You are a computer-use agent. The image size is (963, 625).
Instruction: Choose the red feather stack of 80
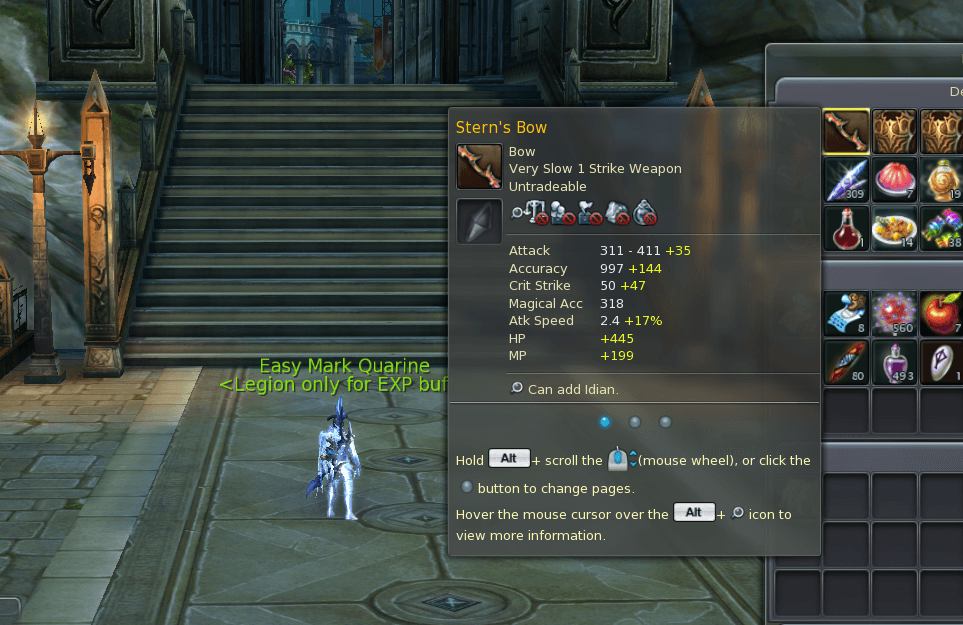846,362
